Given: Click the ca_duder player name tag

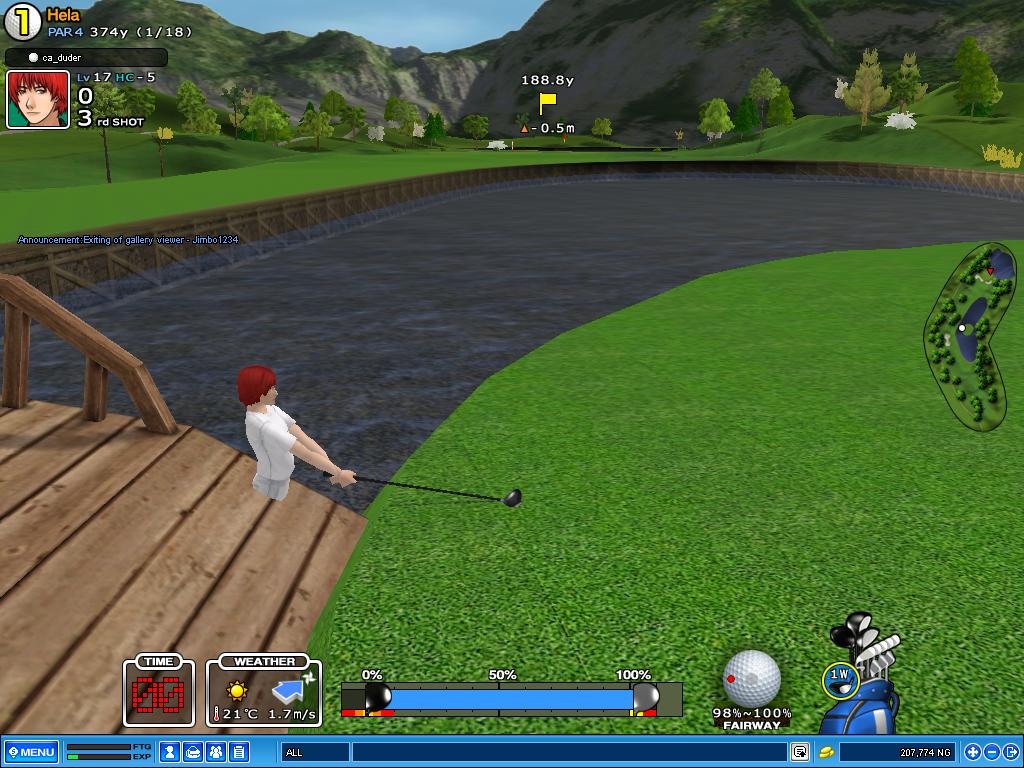Looking at the screenshot, I should pos(85,58).
